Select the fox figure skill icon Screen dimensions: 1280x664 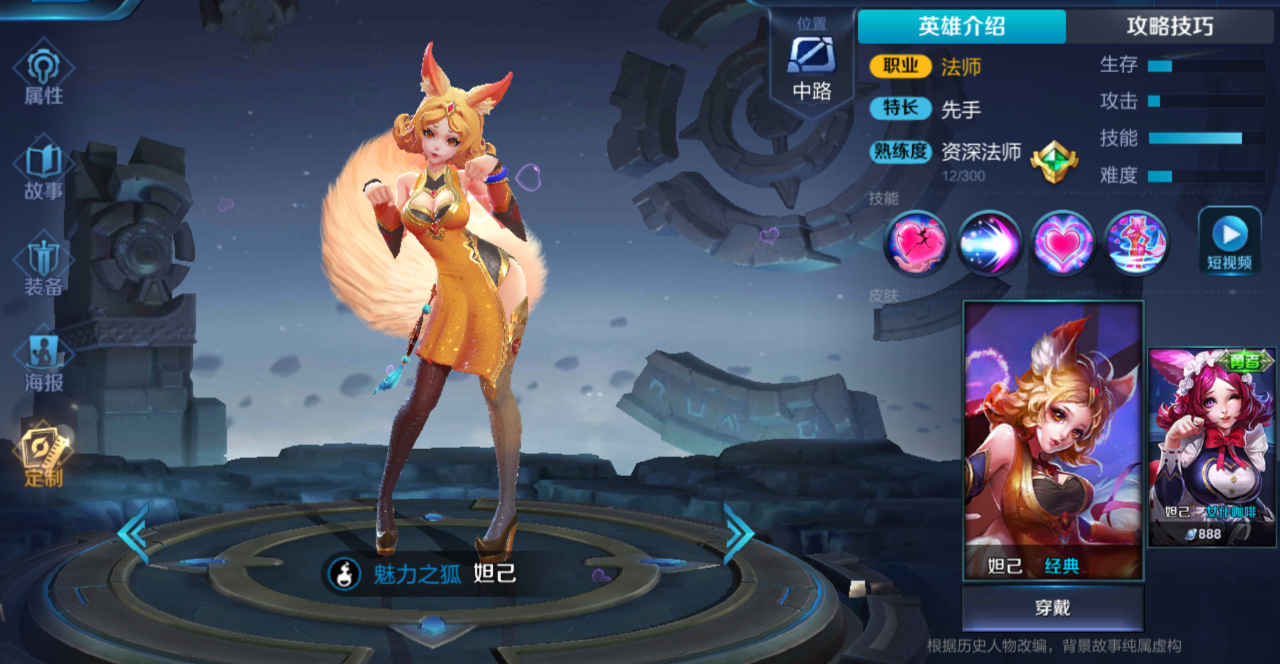pos(1136,243)
